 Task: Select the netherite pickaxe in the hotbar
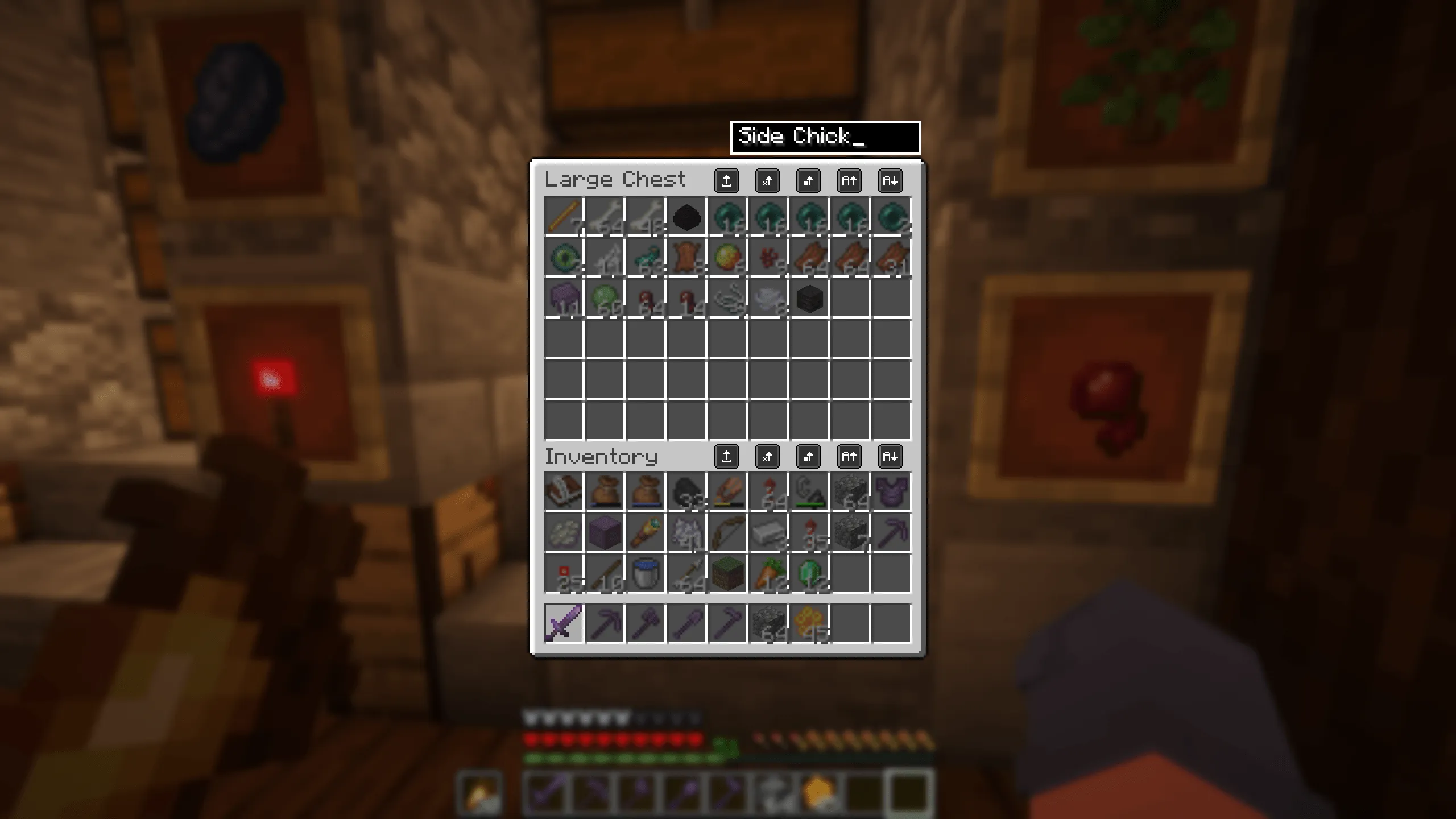tap(603, 620)
